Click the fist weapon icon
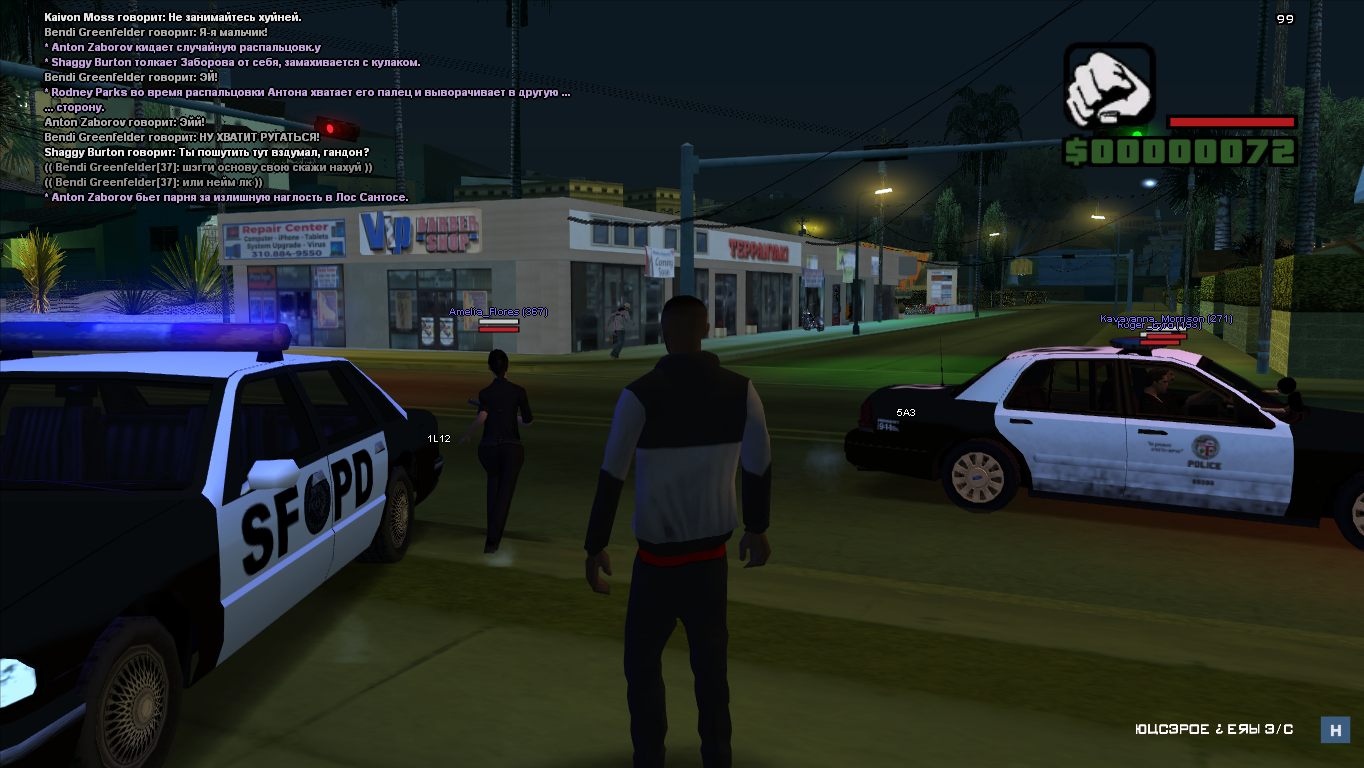This screenshot has width=1364, height=768. 1109,87
